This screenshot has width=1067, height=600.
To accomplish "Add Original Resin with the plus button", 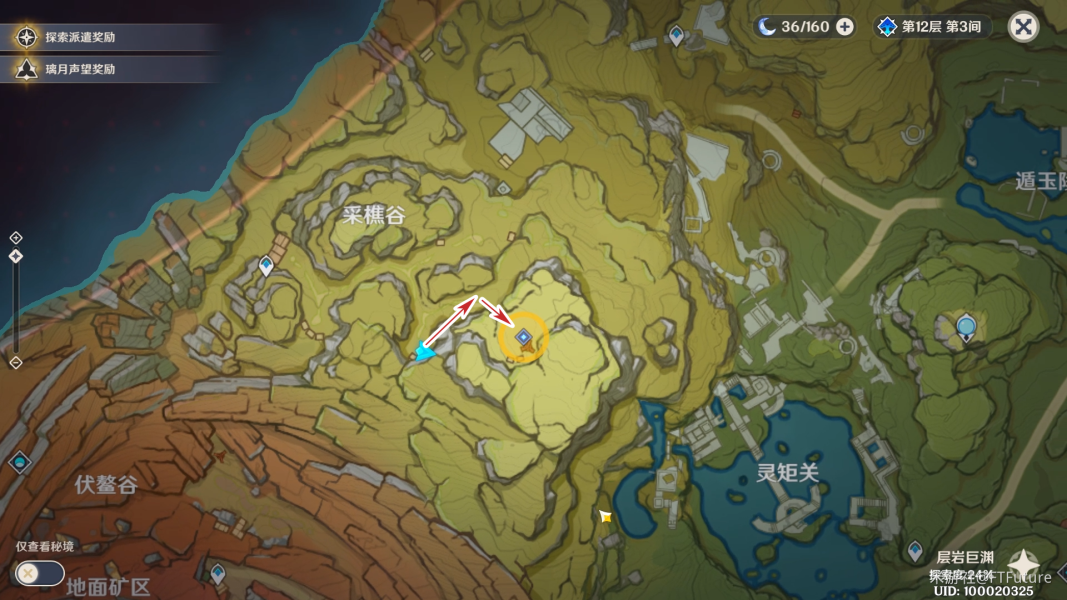I will 845,27.
